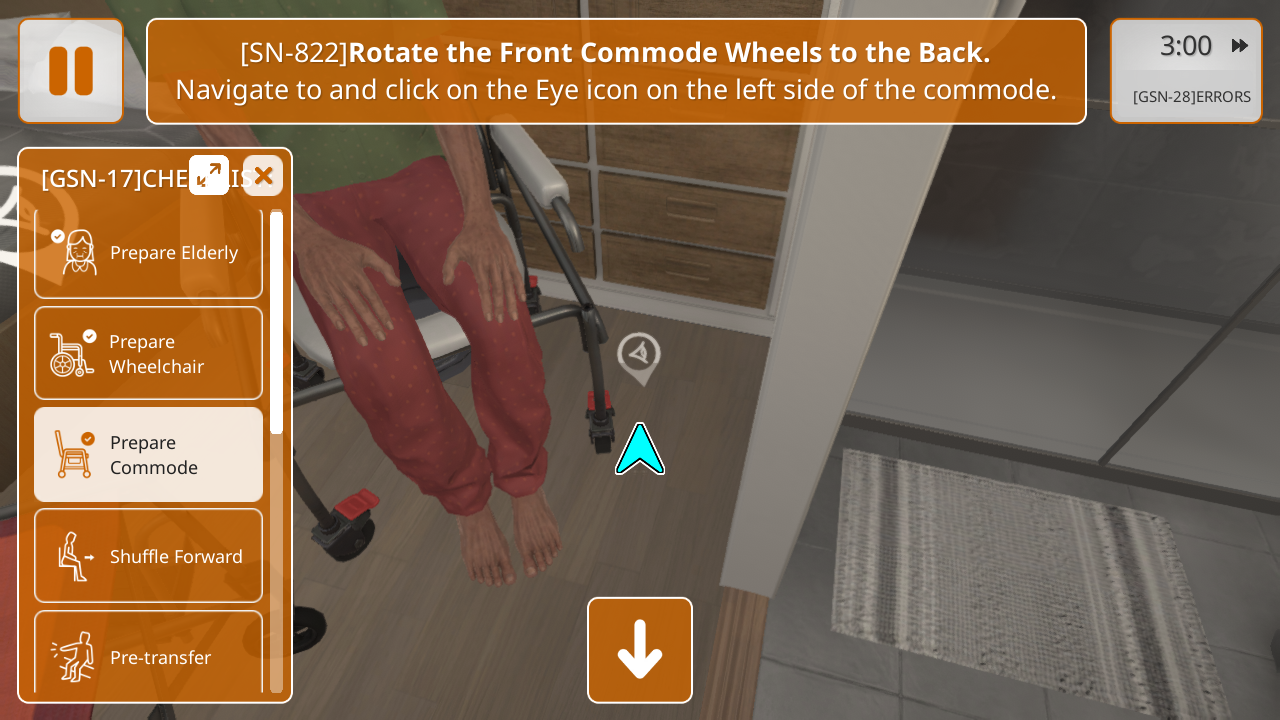Choose the Prepare Commode checklist step
Image resolution: width=1280 pixels, height=720 pixels.
[x=148, y=454]
